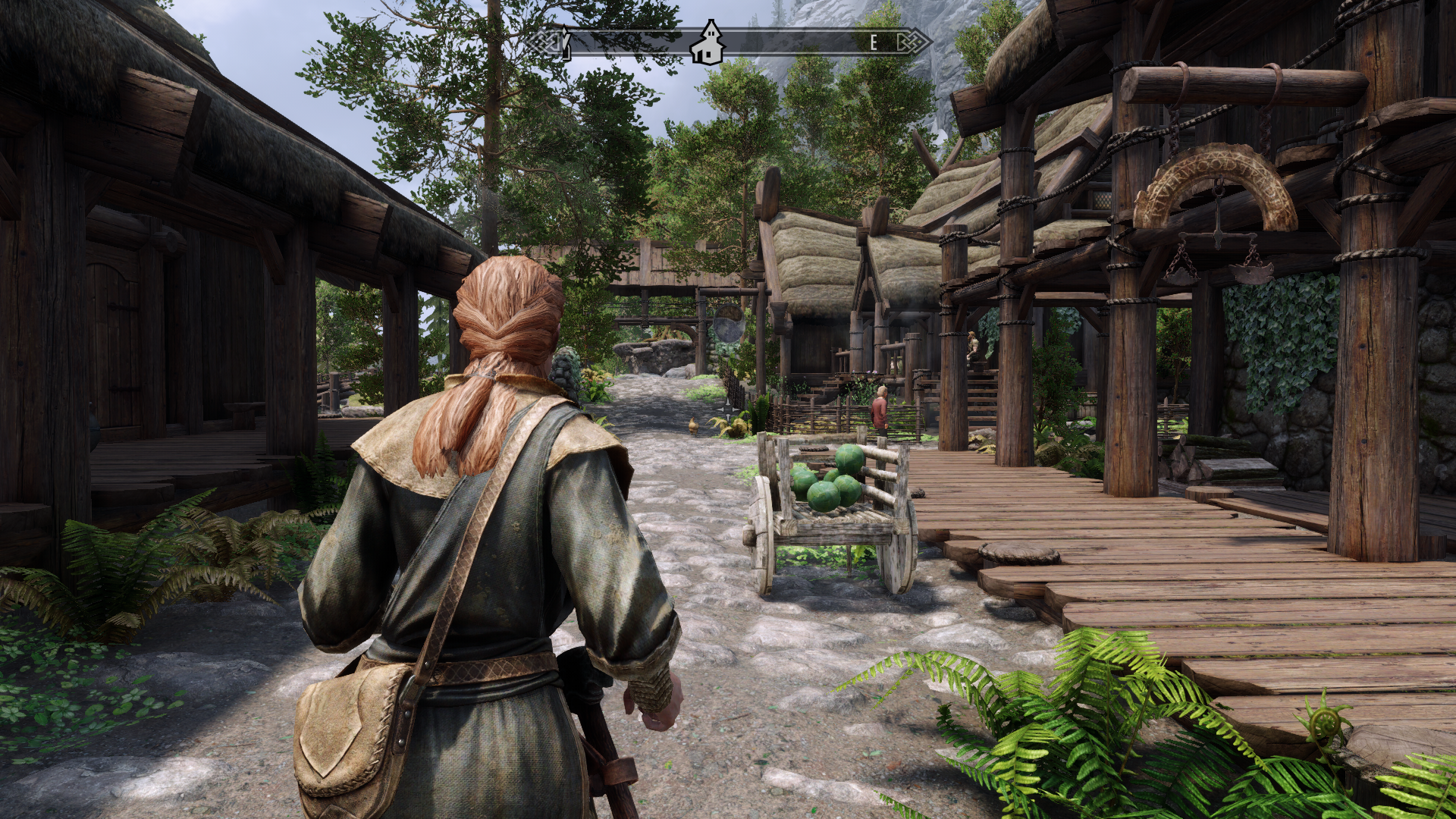
Task: Select the partially hidden marker at compass edge
Action: click(x=564, y=43)
